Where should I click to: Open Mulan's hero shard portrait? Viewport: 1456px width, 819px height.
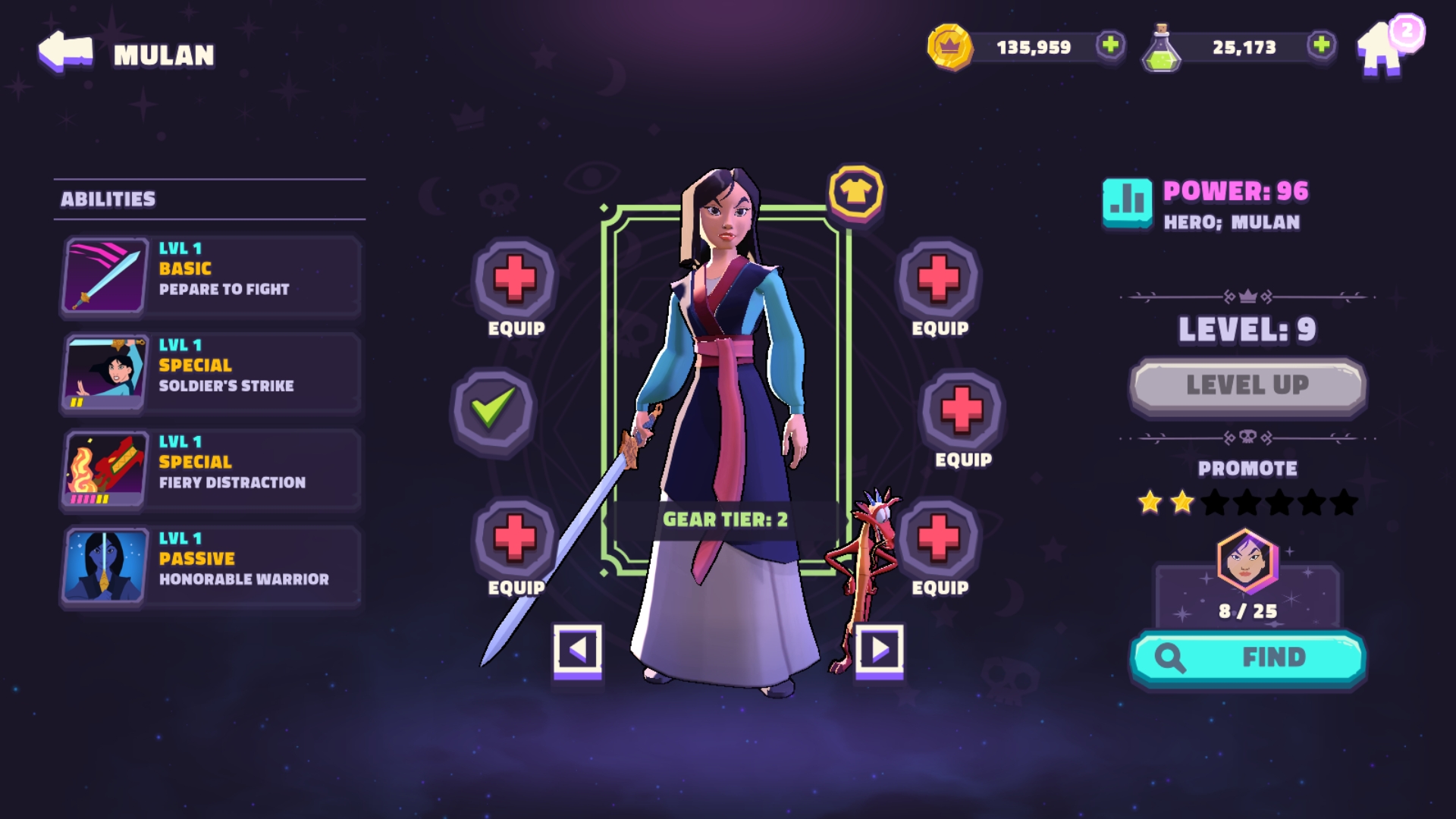click(1247, 562)
